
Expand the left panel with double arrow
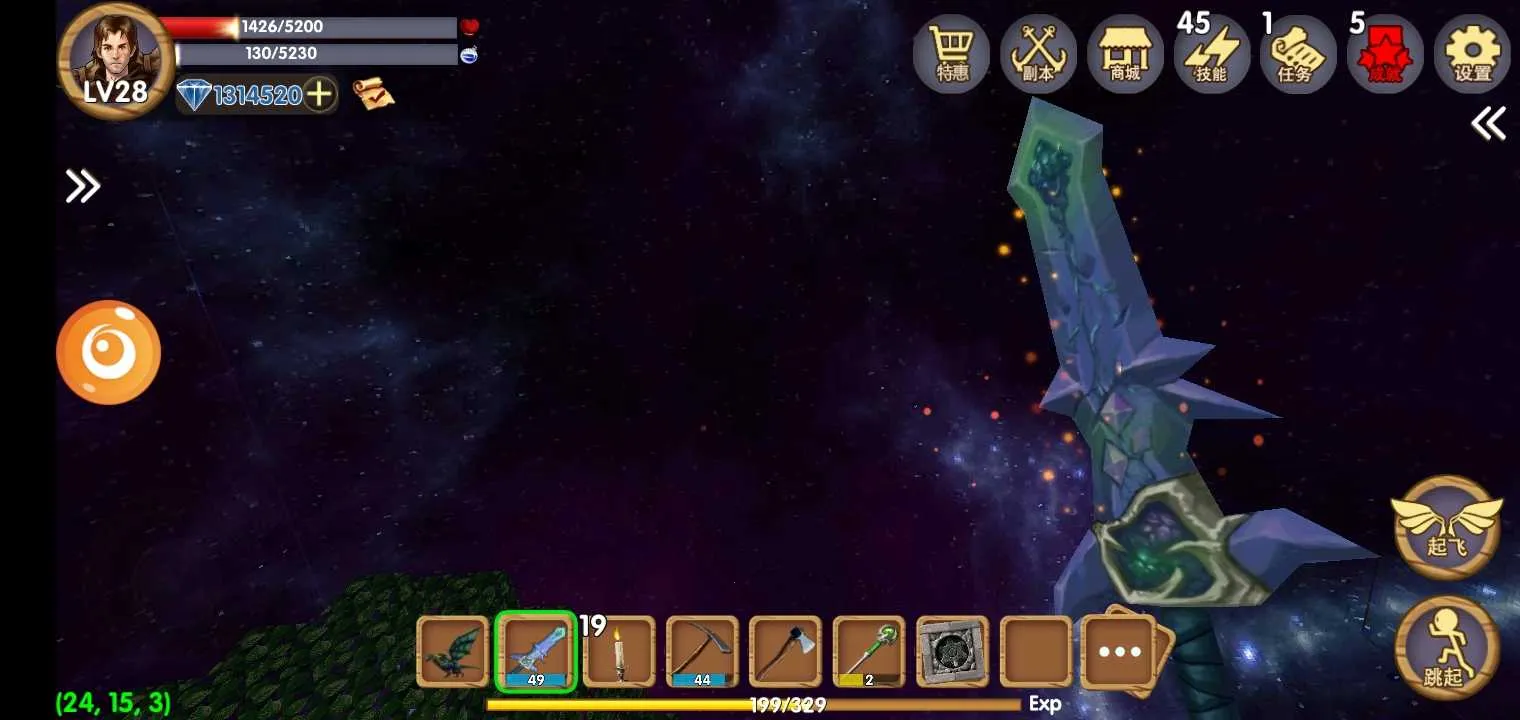[x=82, y=186]
